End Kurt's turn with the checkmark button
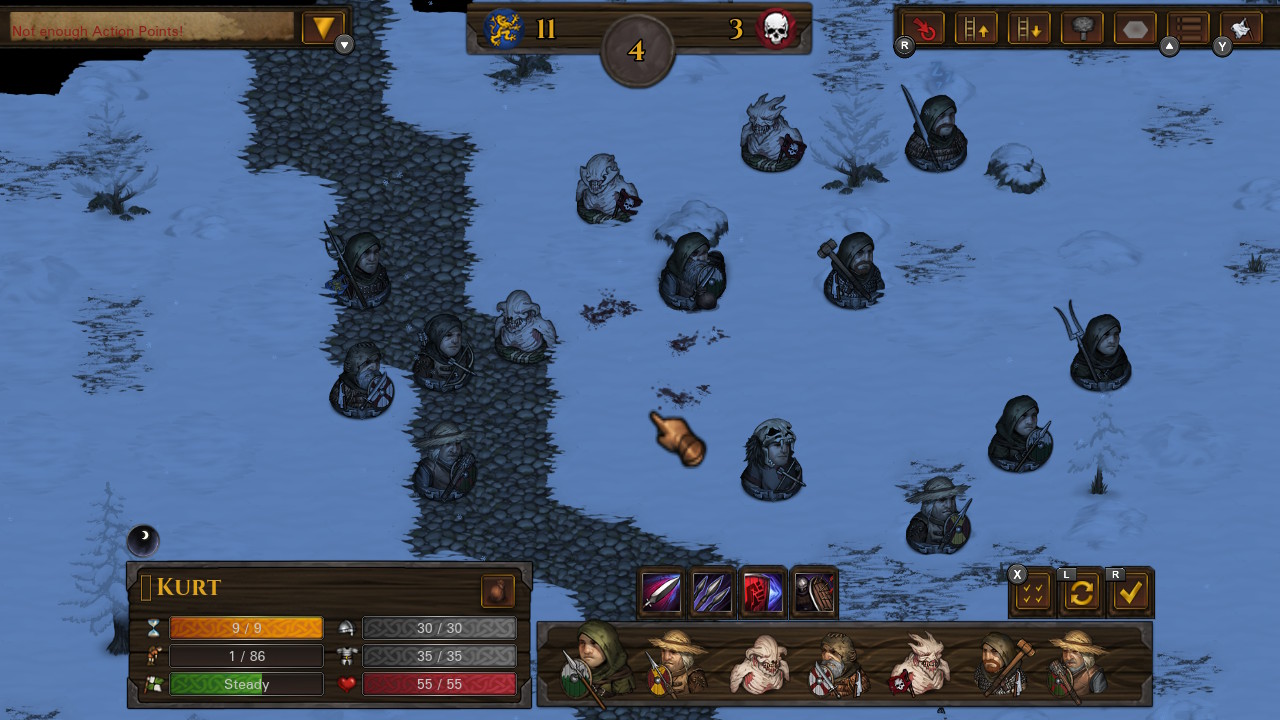The height and width of the screenshot is (720, 1280). pos(1131,592)
